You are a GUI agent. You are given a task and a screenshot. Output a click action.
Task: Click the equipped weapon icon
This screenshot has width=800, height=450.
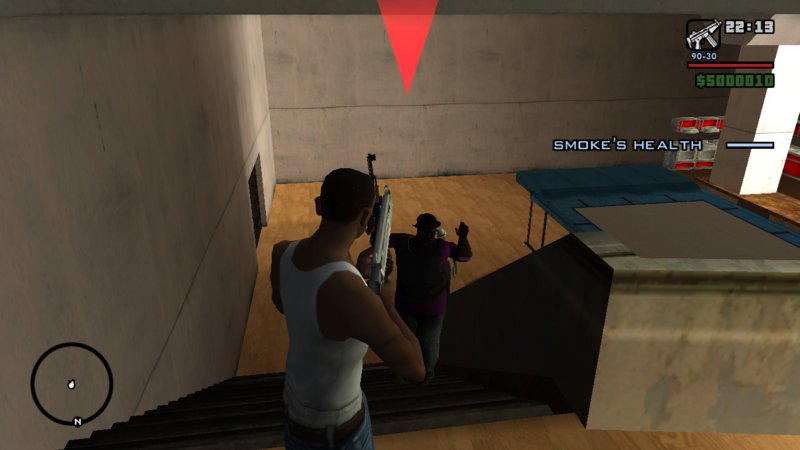point(702,35)
